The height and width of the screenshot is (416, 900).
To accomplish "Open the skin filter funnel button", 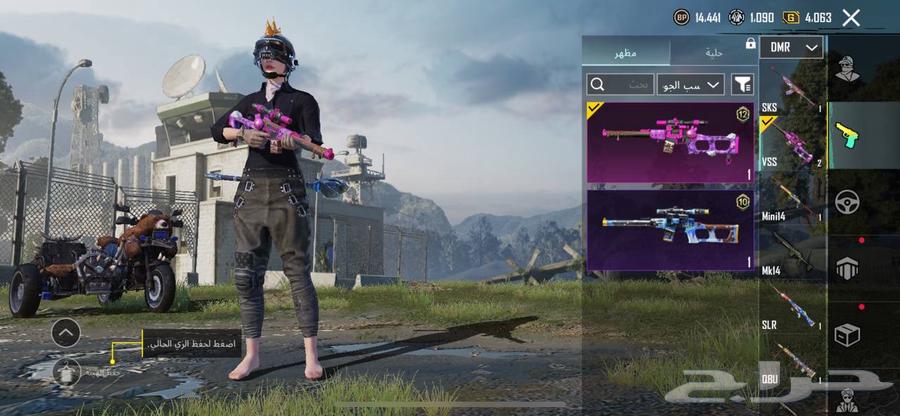I will [x=742, y=85].
